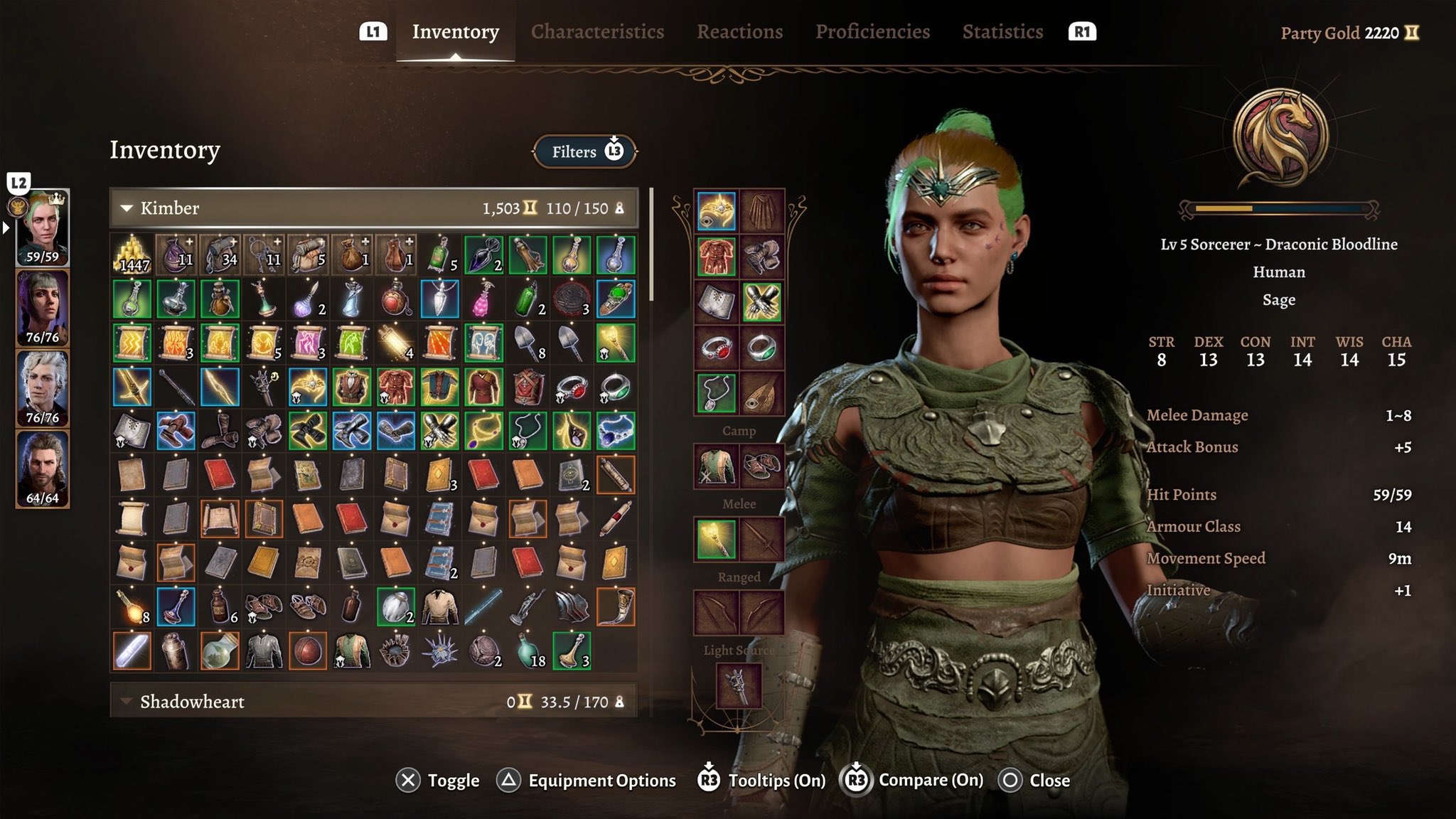Screen dimensions: 1456x819
Task: Collapse Kimber's inventory section
Action: tap(127, 208)
